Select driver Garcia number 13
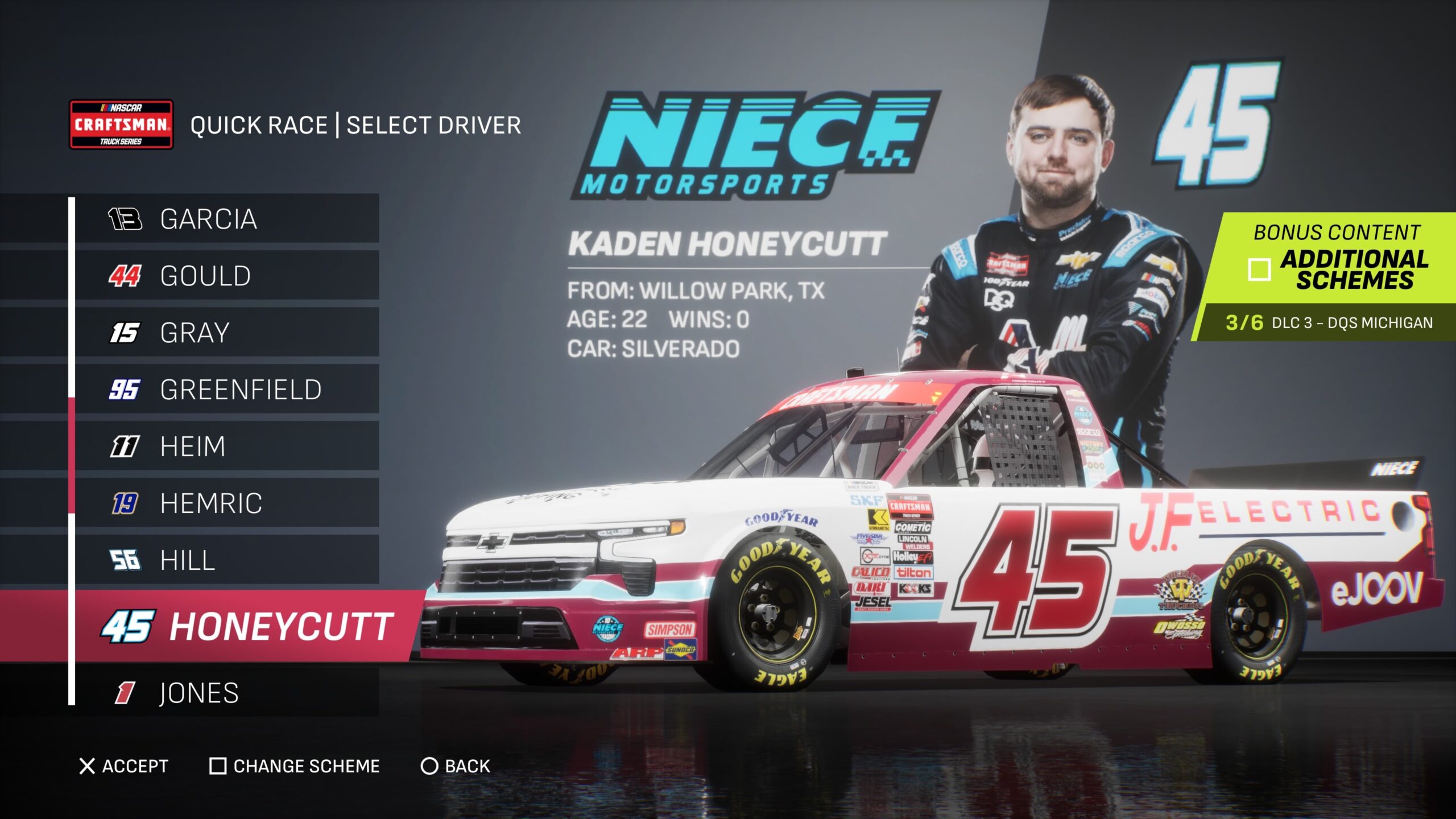Screen dimensions: 1456x819 pos(227,219)
